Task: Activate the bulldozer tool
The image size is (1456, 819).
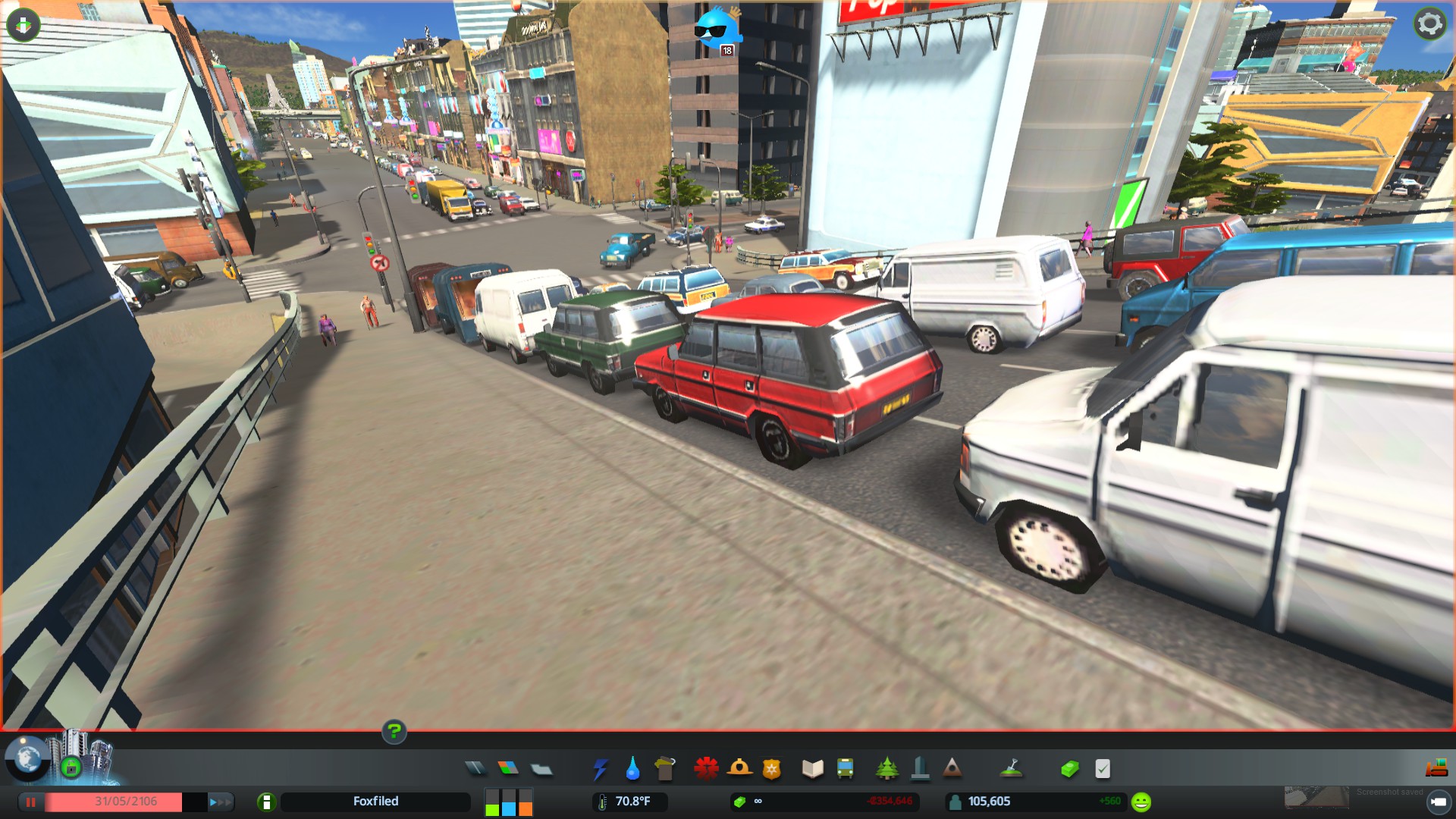Action: click(x=1436, y=769)
